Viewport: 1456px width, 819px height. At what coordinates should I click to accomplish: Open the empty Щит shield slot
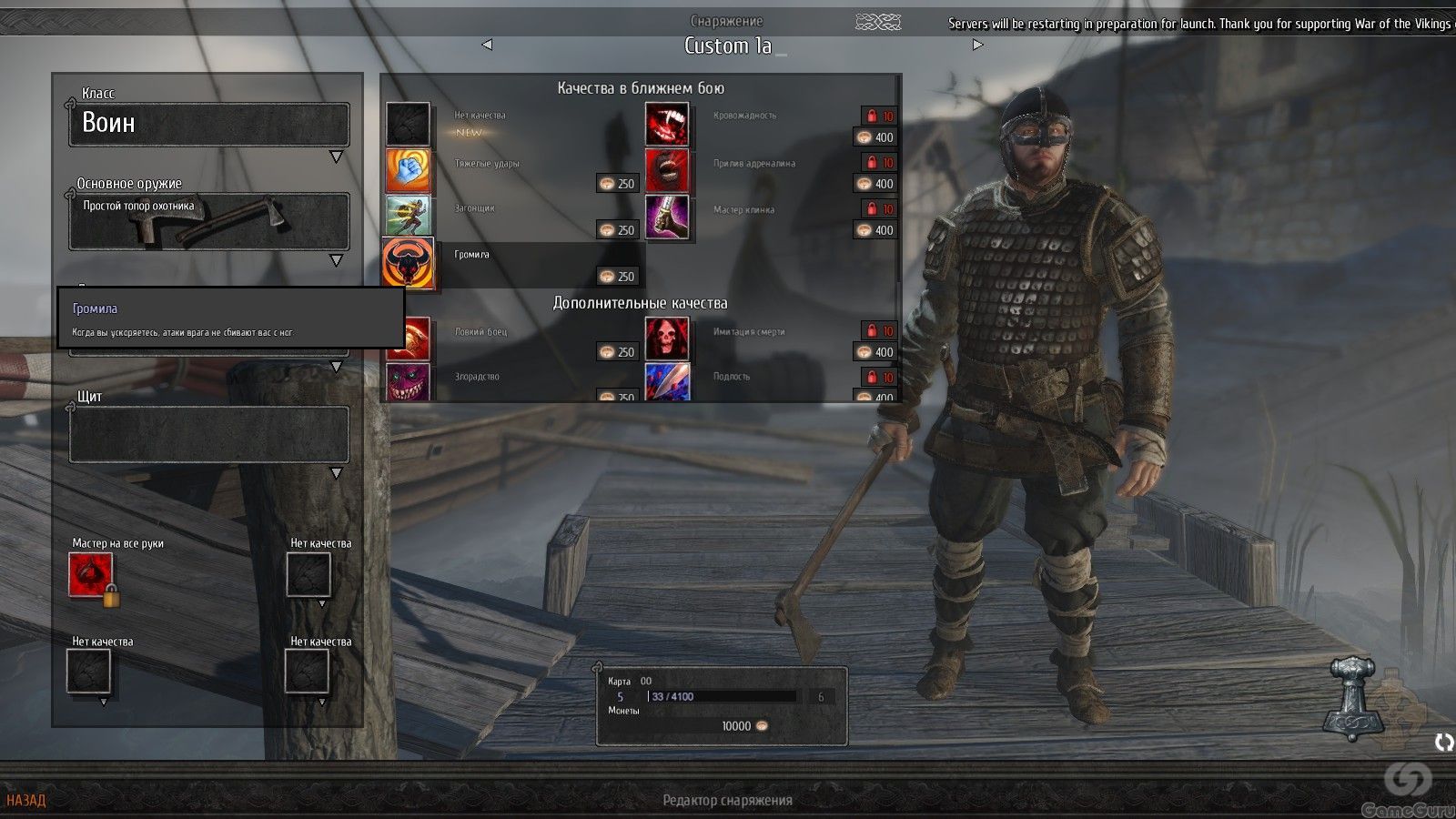pos(208,434)
